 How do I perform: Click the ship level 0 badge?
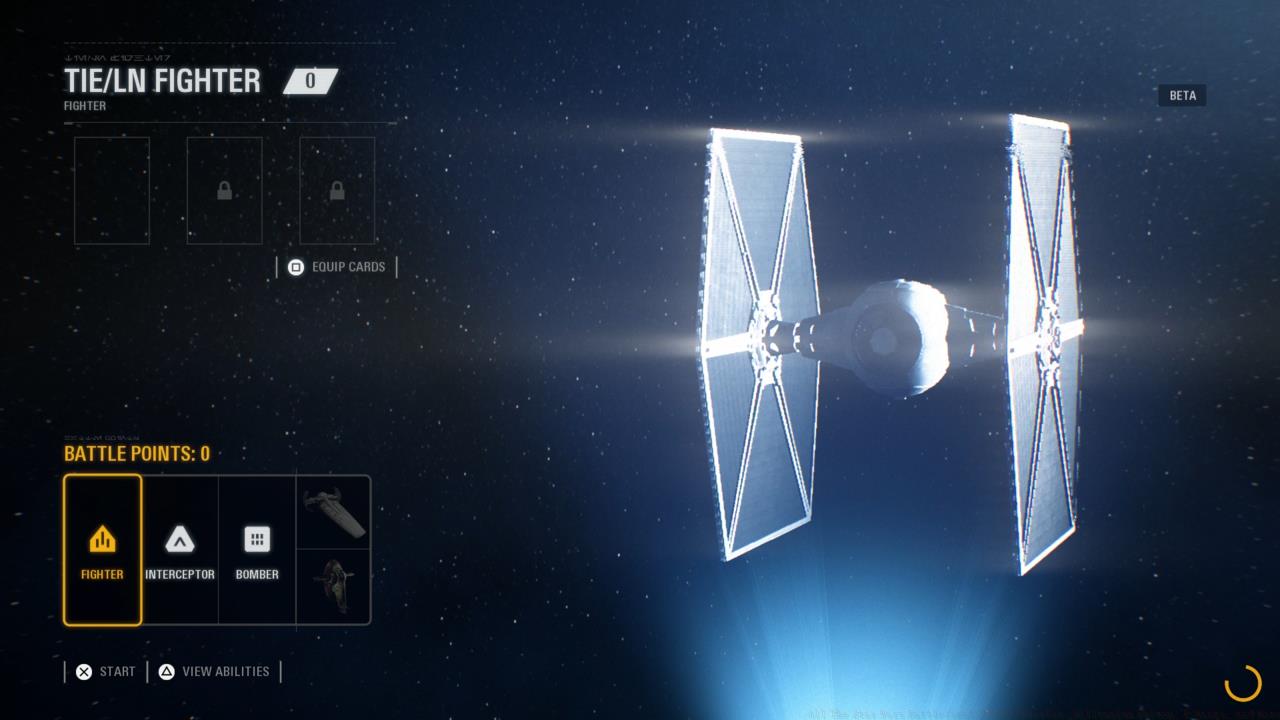click(311, 81)
